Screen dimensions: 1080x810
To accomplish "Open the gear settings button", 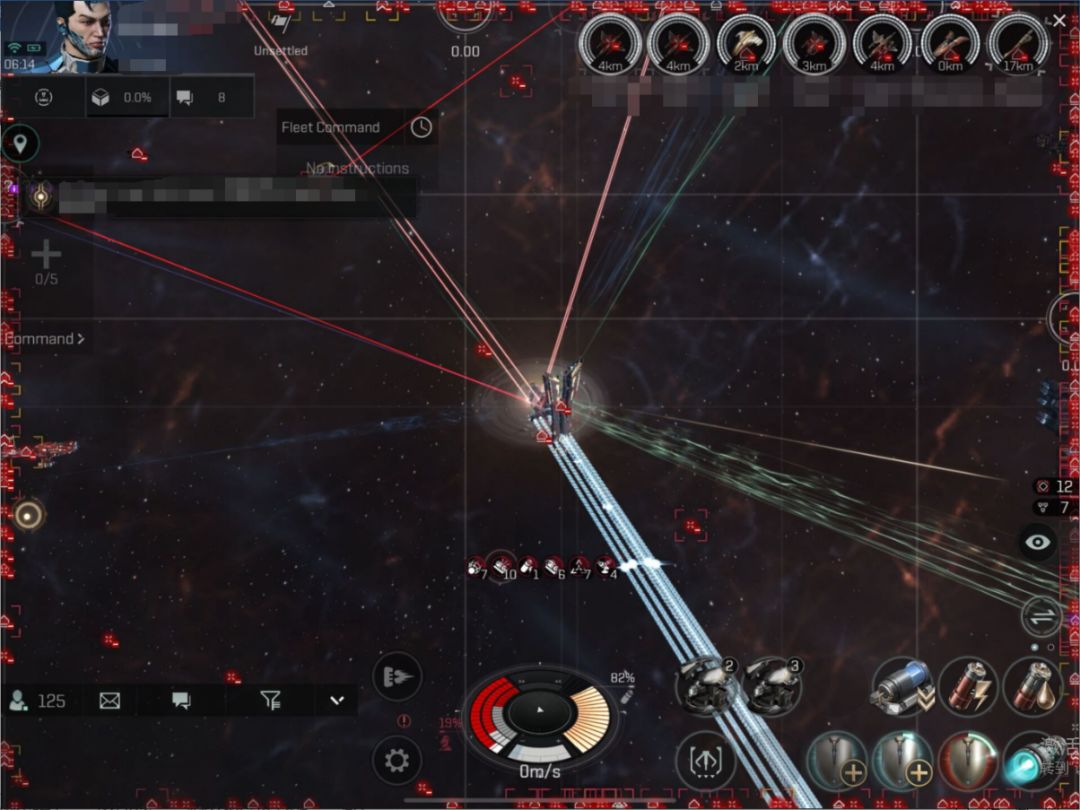I will click(397, 761).
